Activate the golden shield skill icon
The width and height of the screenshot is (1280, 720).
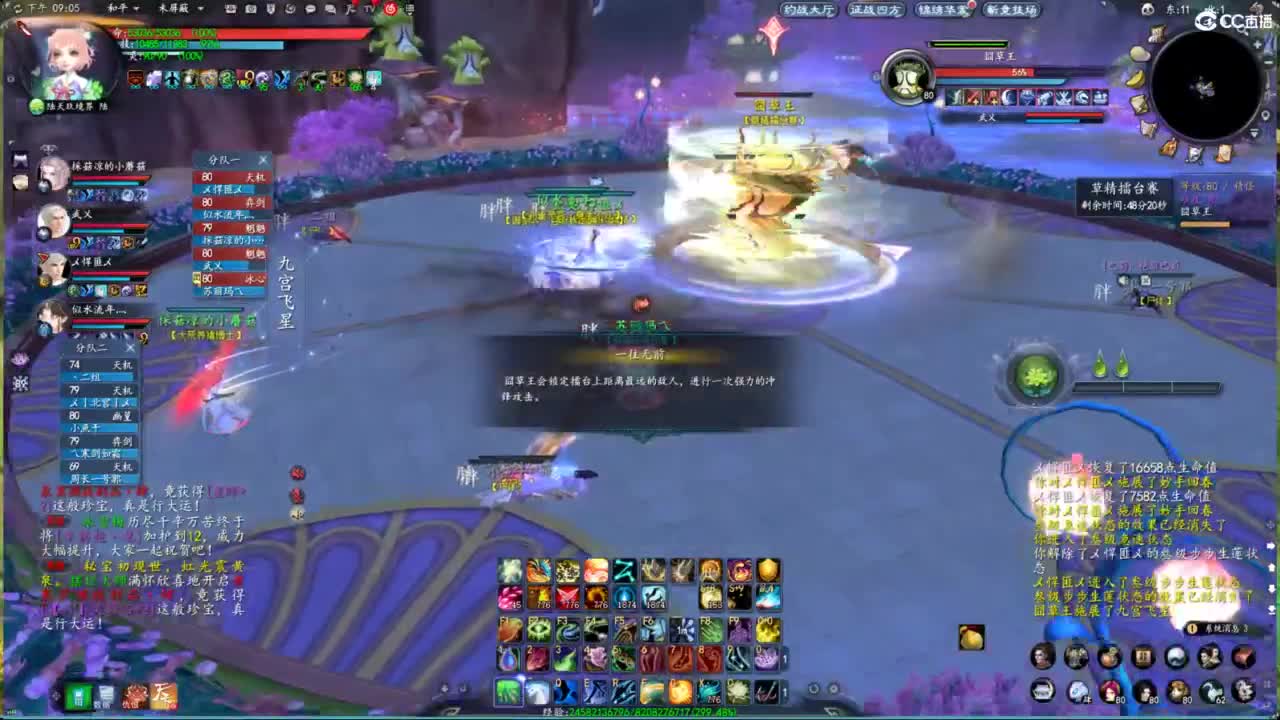click(768, 572)
